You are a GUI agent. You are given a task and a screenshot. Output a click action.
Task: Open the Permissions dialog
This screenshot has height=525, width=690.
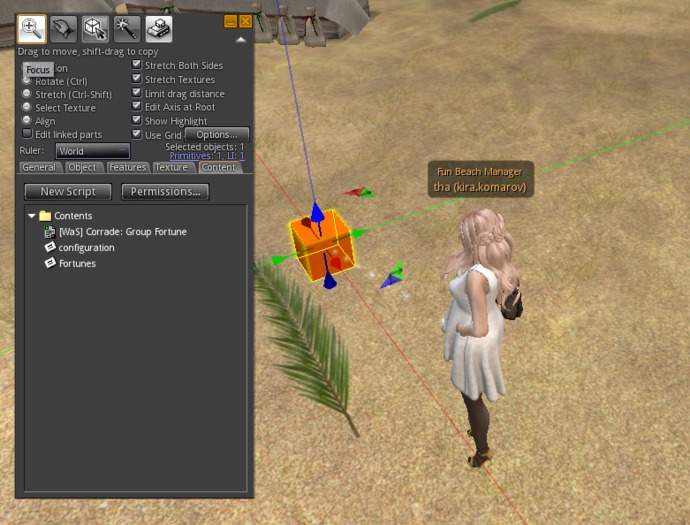point(165,191)
